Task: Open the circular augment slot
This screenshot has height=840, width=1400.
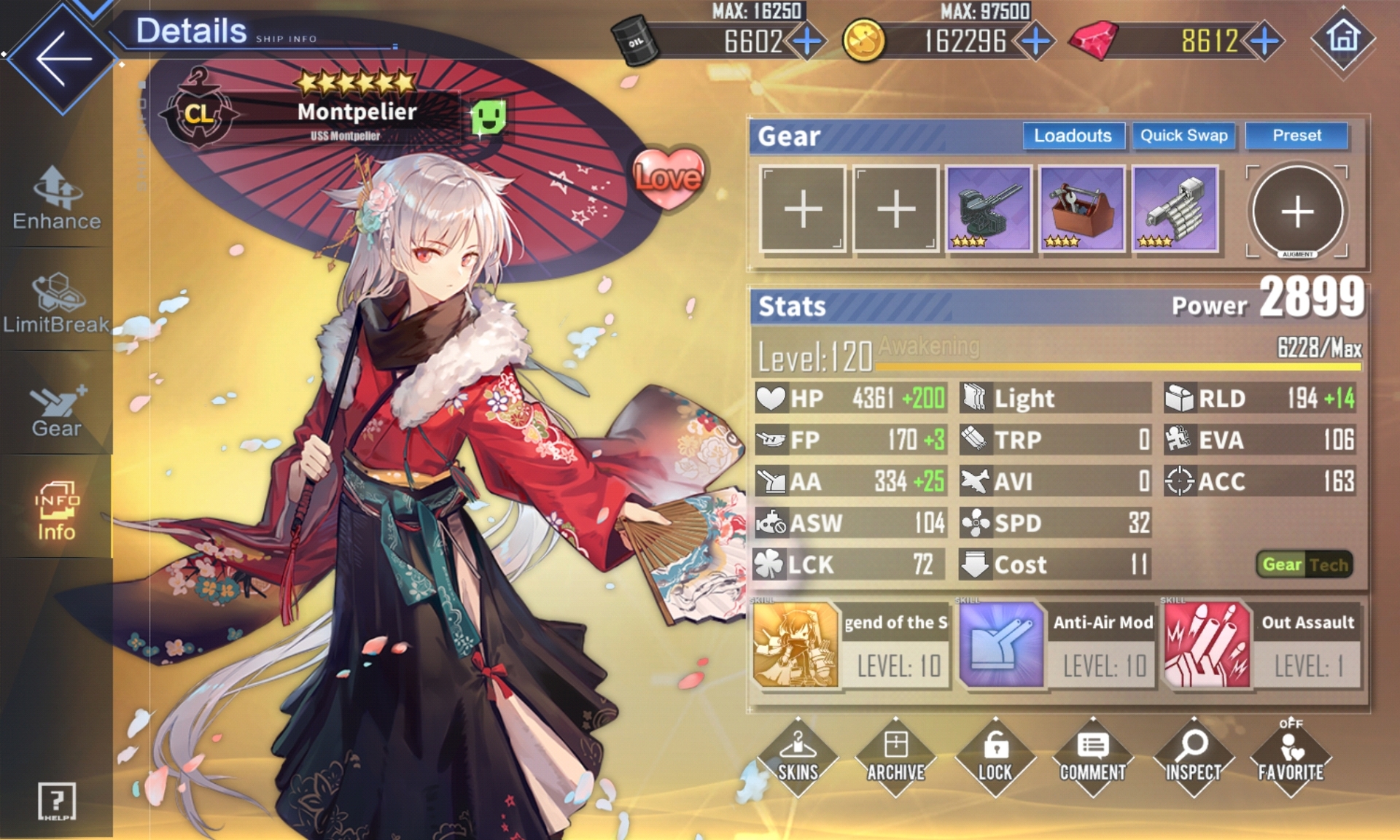Action: pyautogui.click(x=1297, y=211)
